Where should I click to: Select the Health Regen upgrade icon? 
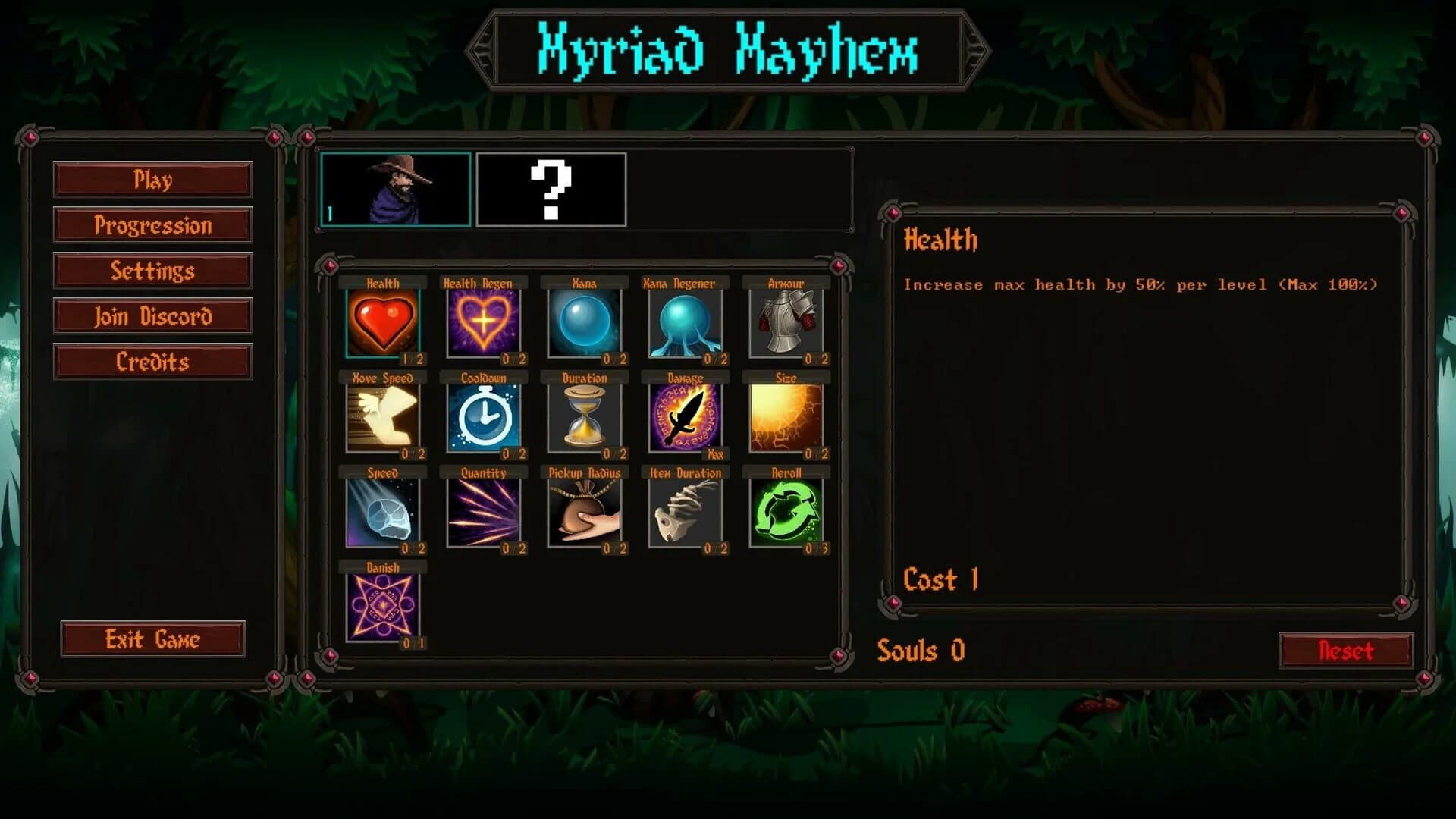485,322
